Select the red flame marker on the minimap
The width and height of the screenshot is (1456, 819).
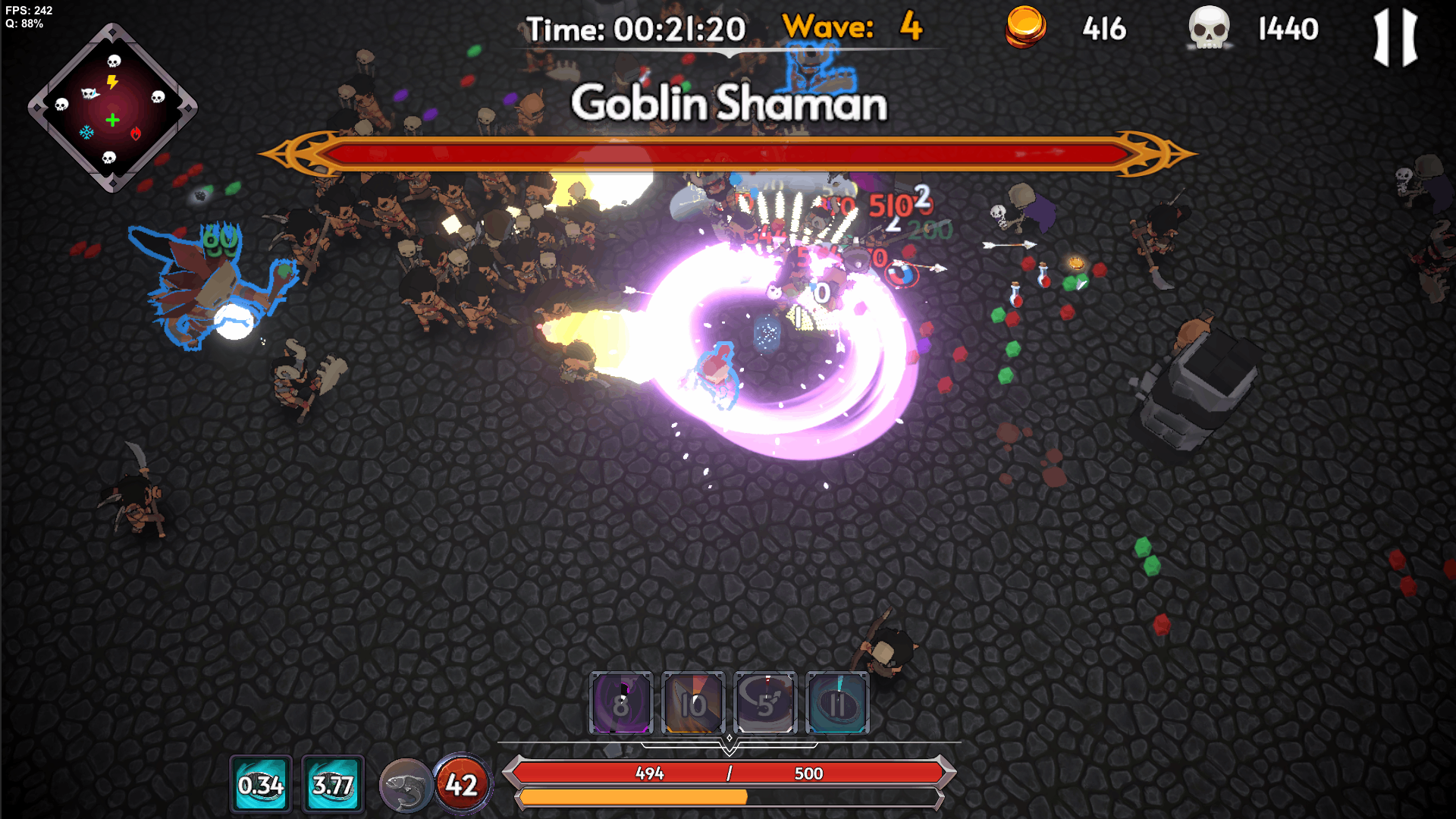(136, 133)
